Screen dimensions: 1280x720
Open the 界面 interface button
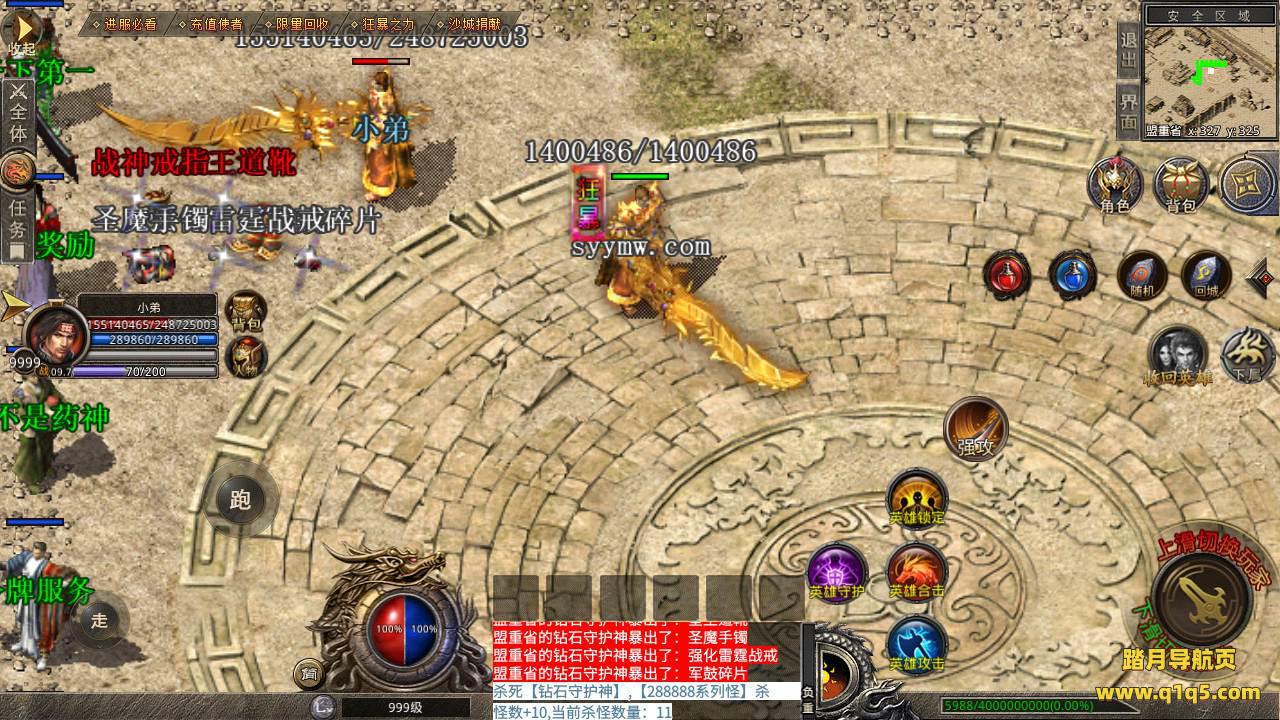pos(1129,111)
